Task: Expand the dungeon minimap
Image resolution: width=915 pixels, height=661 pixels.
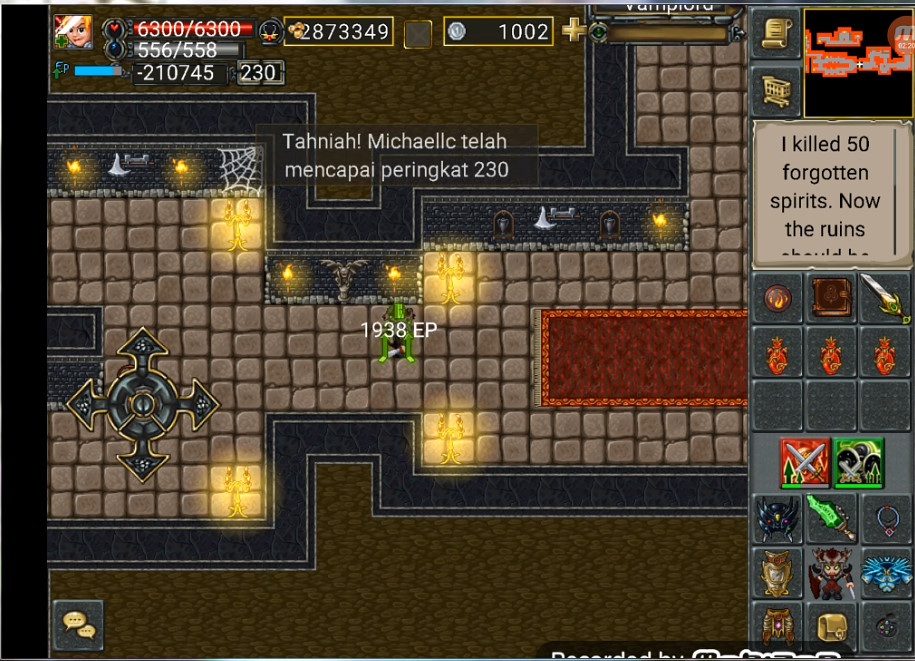Action: tap(858, 61)
